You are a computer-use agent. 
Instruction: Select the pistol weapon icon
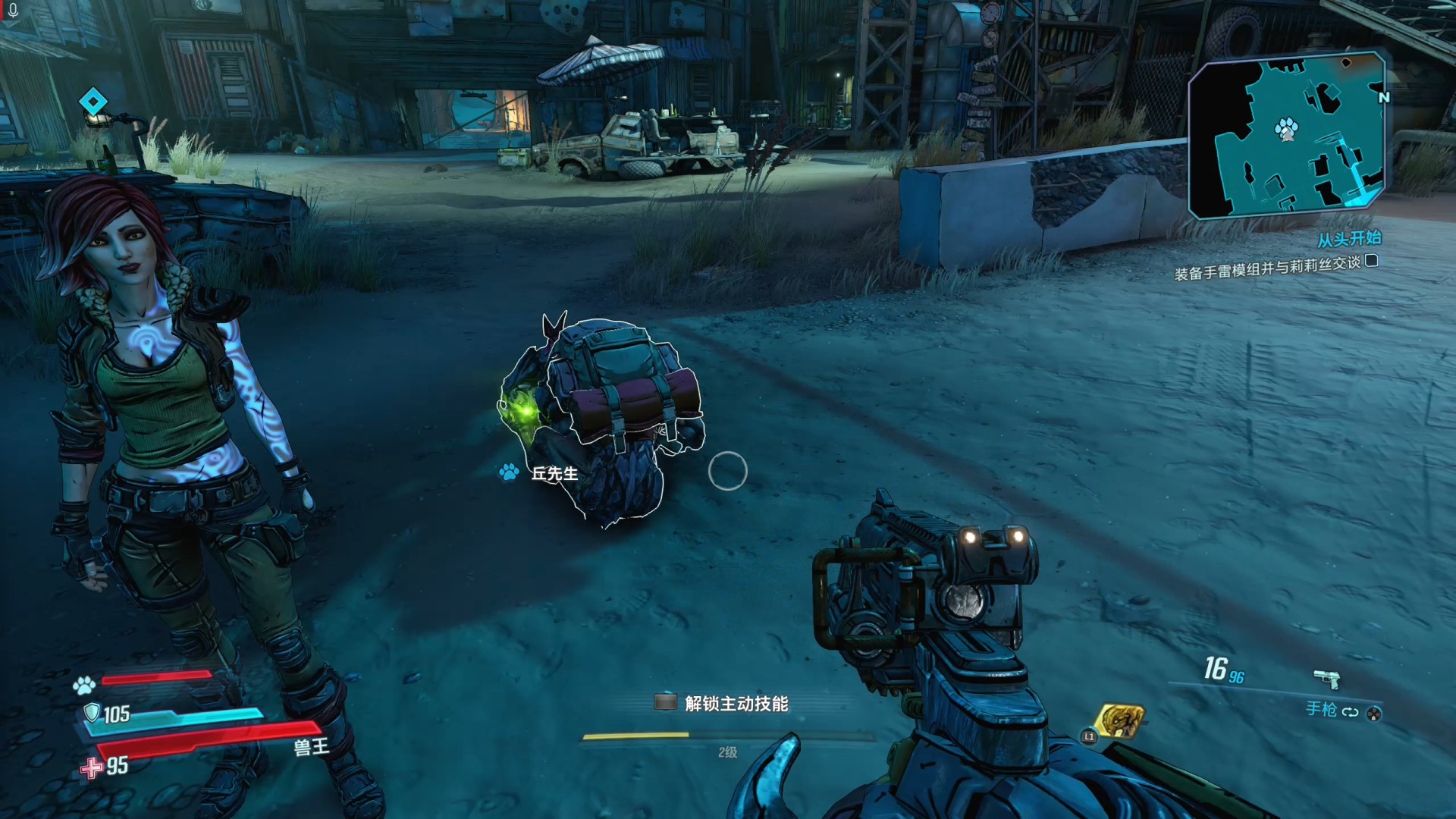pos(1326,677)
